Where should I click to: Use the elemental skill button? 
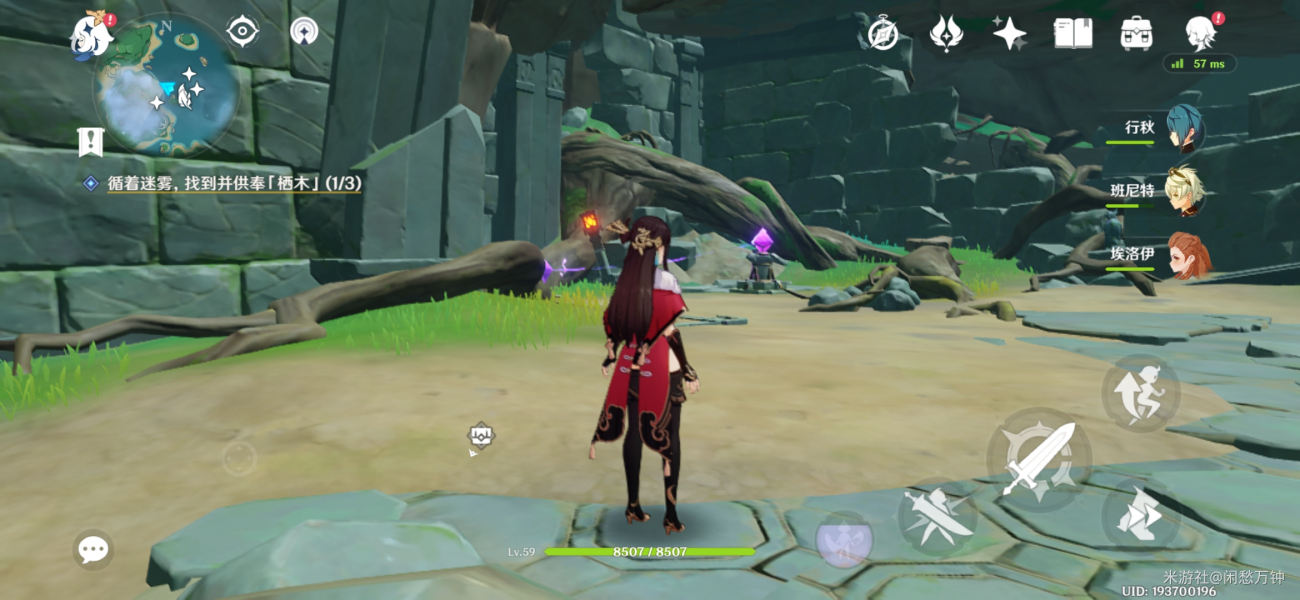pyautogui.click(x=937, y=515)
